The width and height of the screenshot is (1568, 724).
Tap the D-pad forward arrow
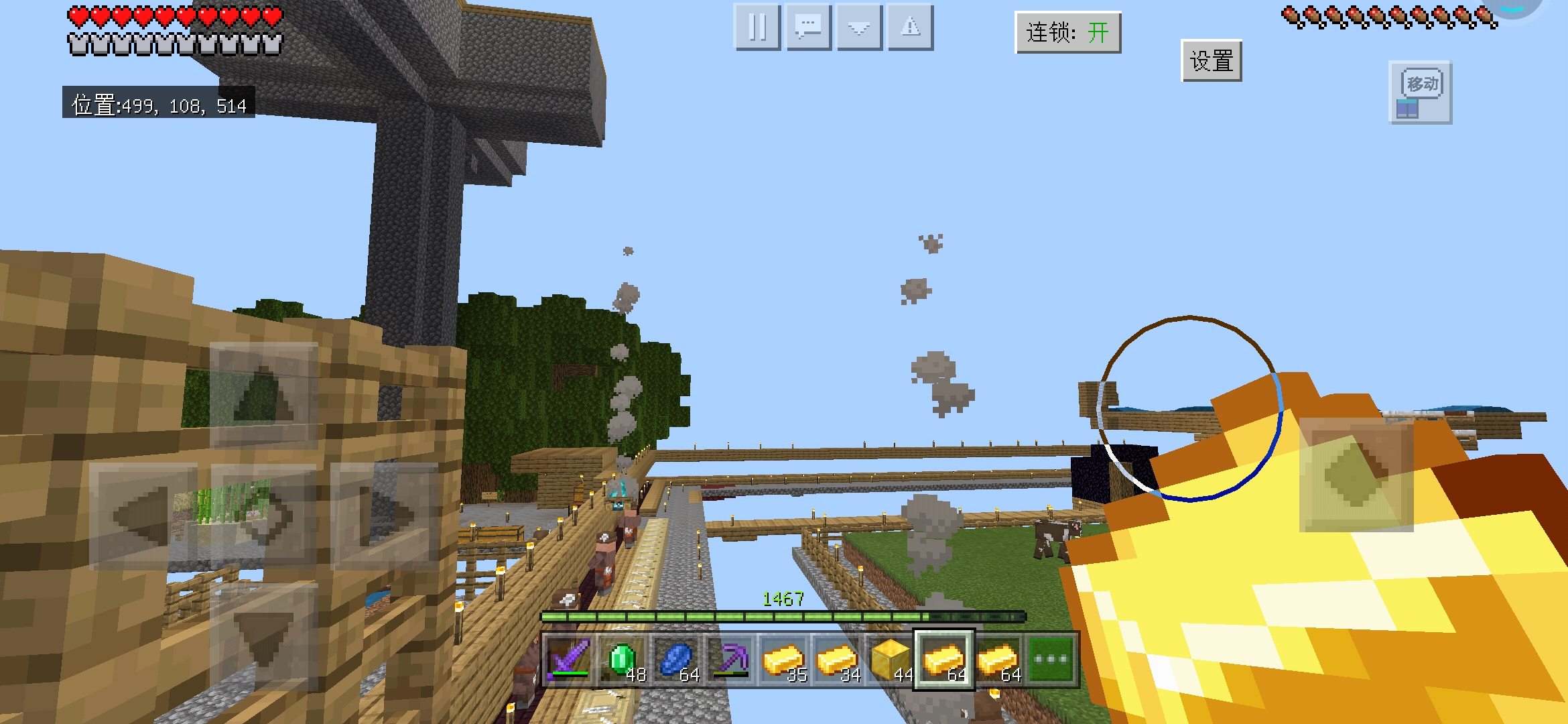click(263, 396)
